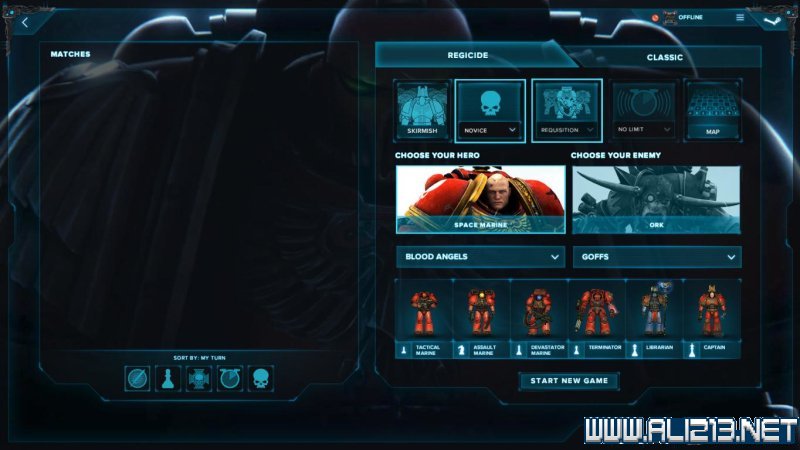The height and width of the screenshot is (450, 800).
Task: Go back with the top-left arrow
Action: click(24, 22)
